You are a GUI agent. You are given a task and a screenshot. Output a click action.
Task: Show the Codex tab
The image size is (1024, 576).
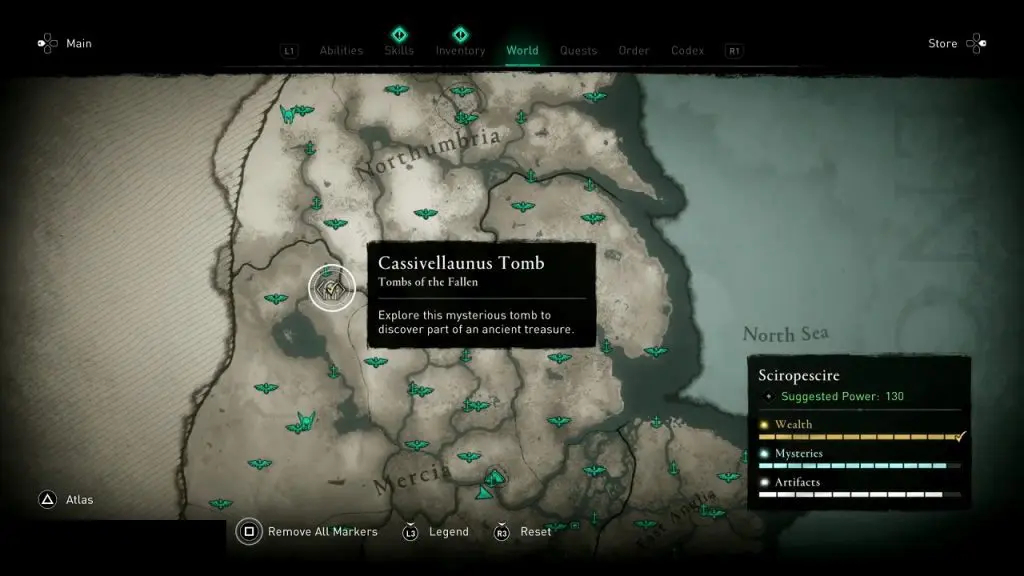687,51
